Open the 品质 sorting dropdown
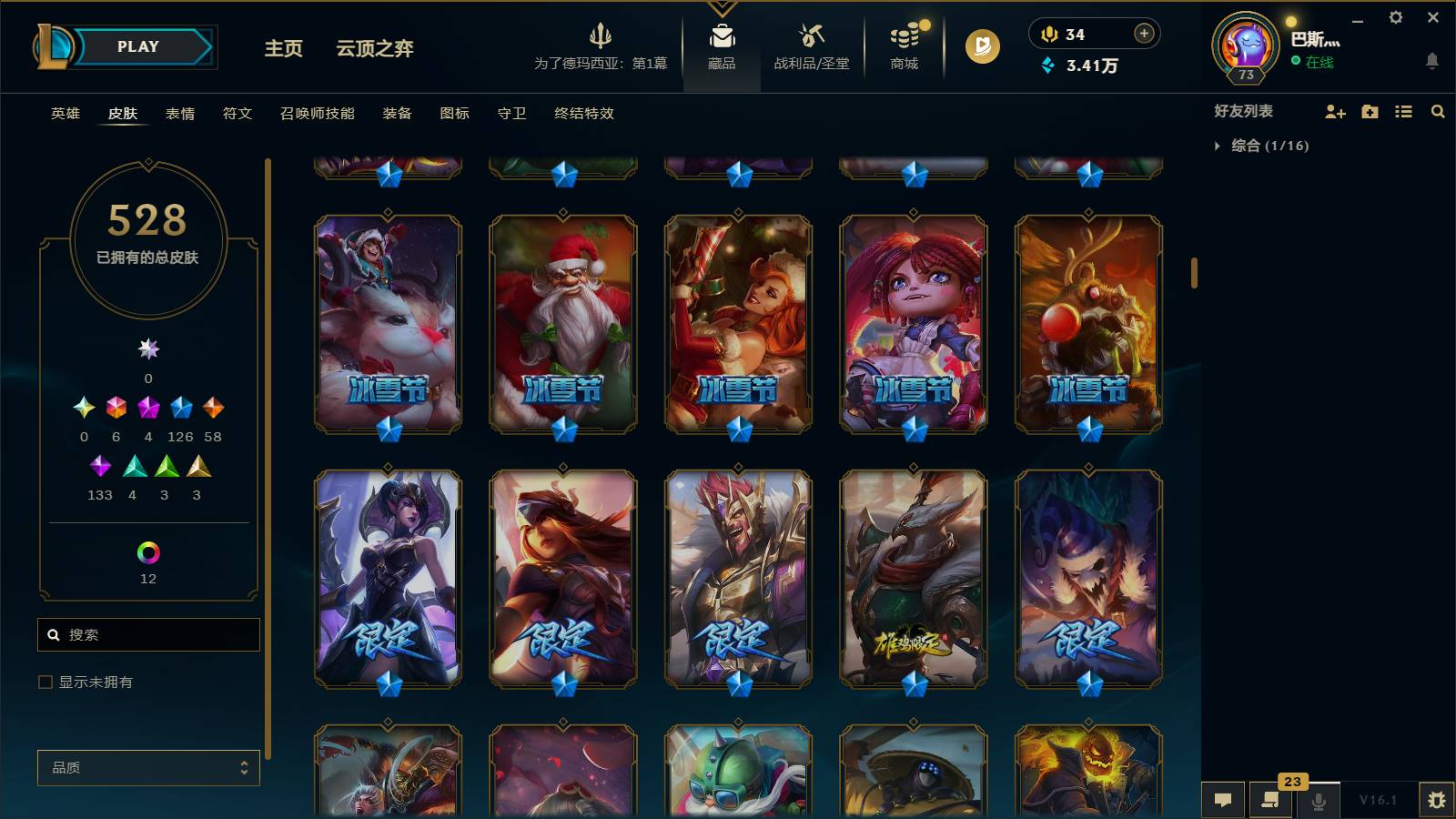Screen dimensions: 1456x819 [147, 768]
